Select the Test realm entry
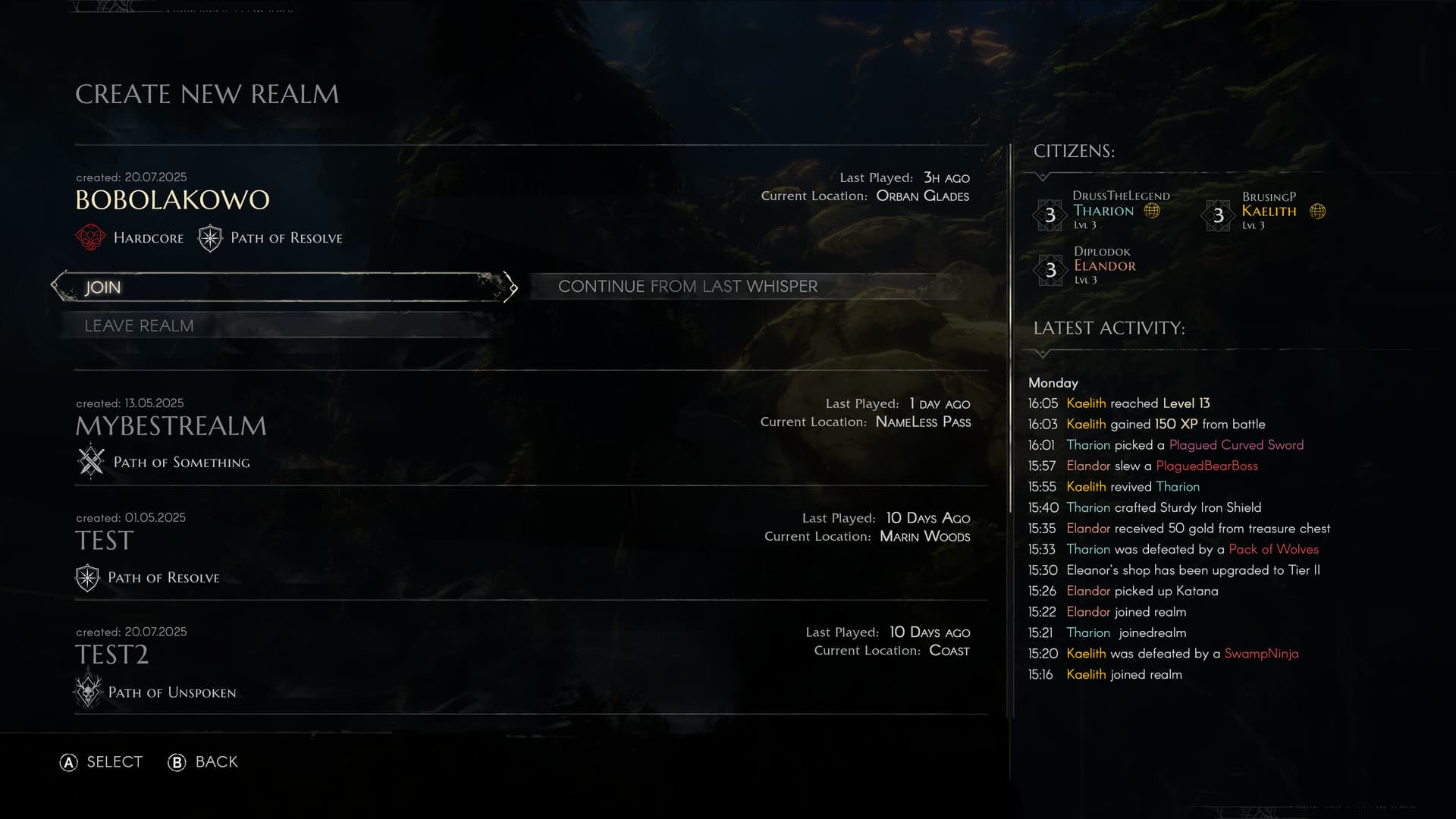1456x819 pixels. 105,541
